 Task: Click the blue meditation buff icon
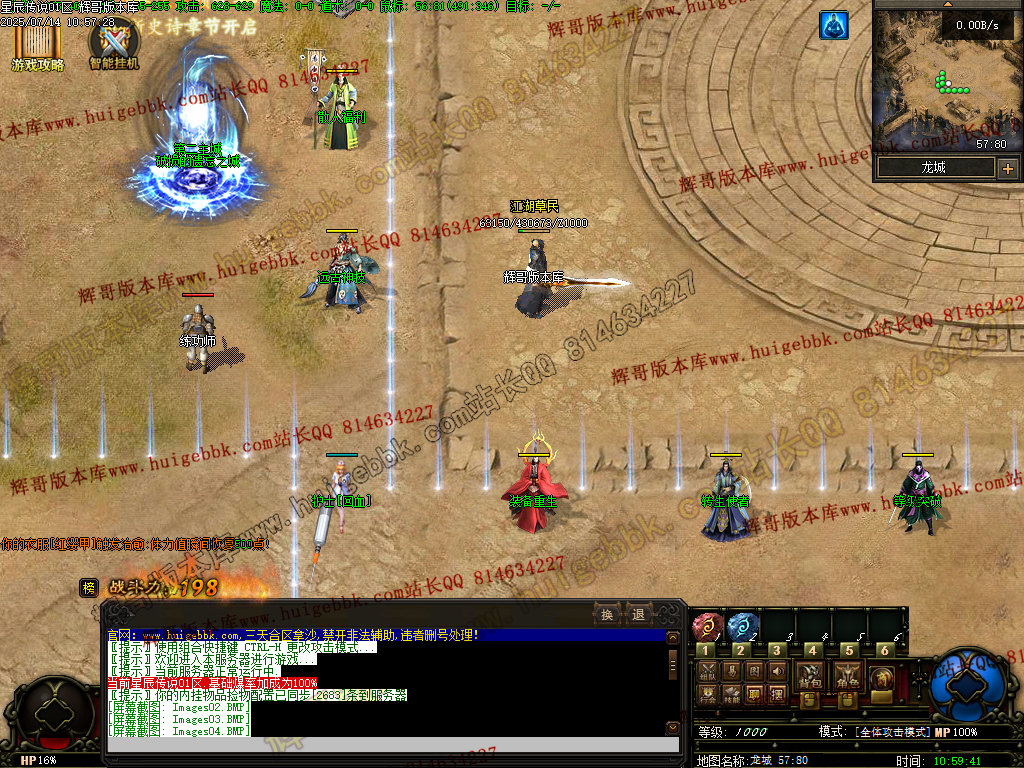(833, 26)
